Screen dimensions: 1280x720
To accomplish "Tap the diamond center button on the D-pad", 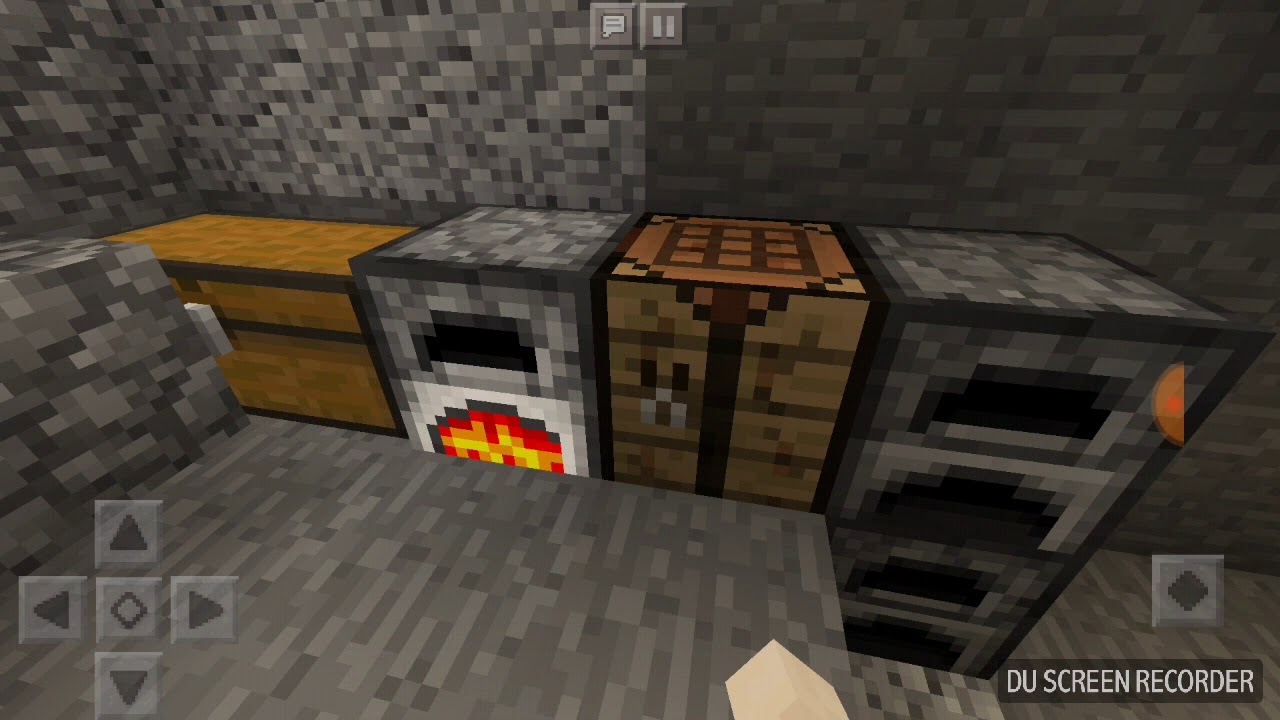I will pos(128,608).
